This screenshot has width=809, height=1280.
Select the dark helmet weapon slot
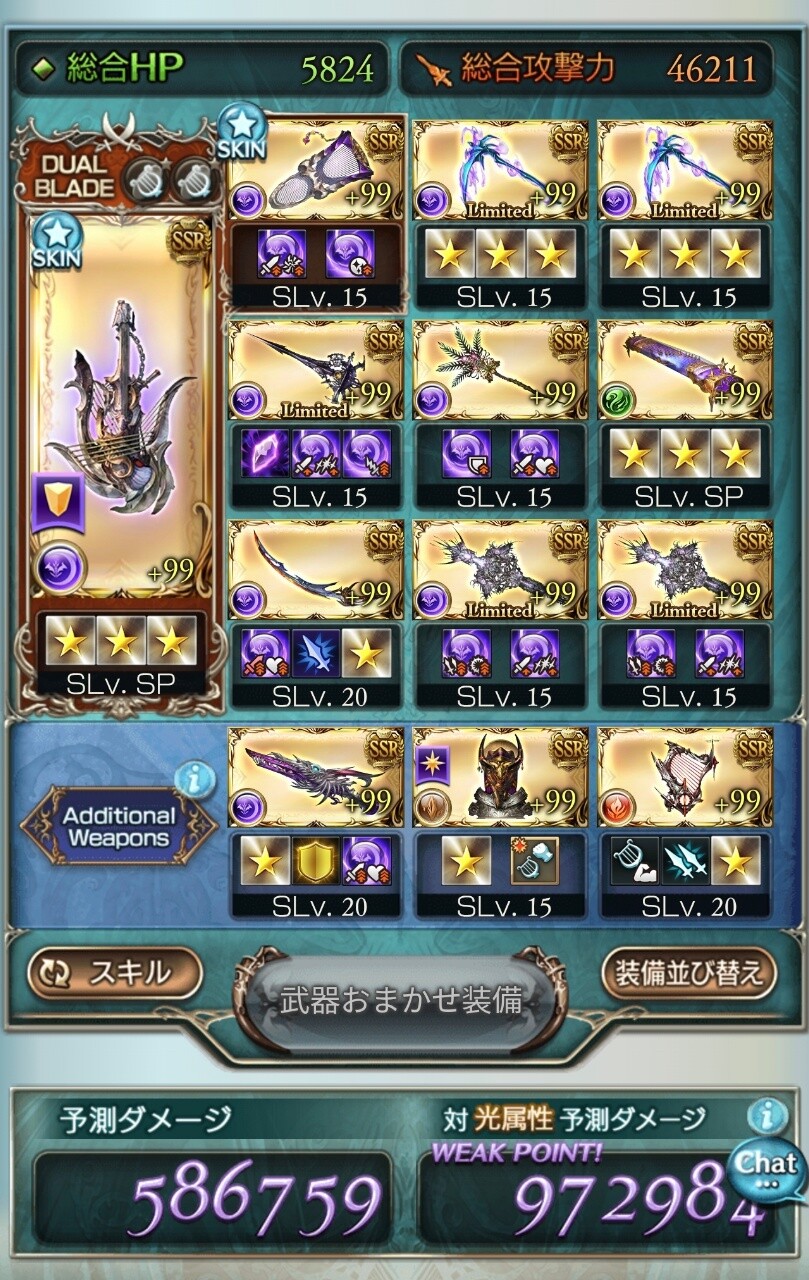click(x=500, y=777)
